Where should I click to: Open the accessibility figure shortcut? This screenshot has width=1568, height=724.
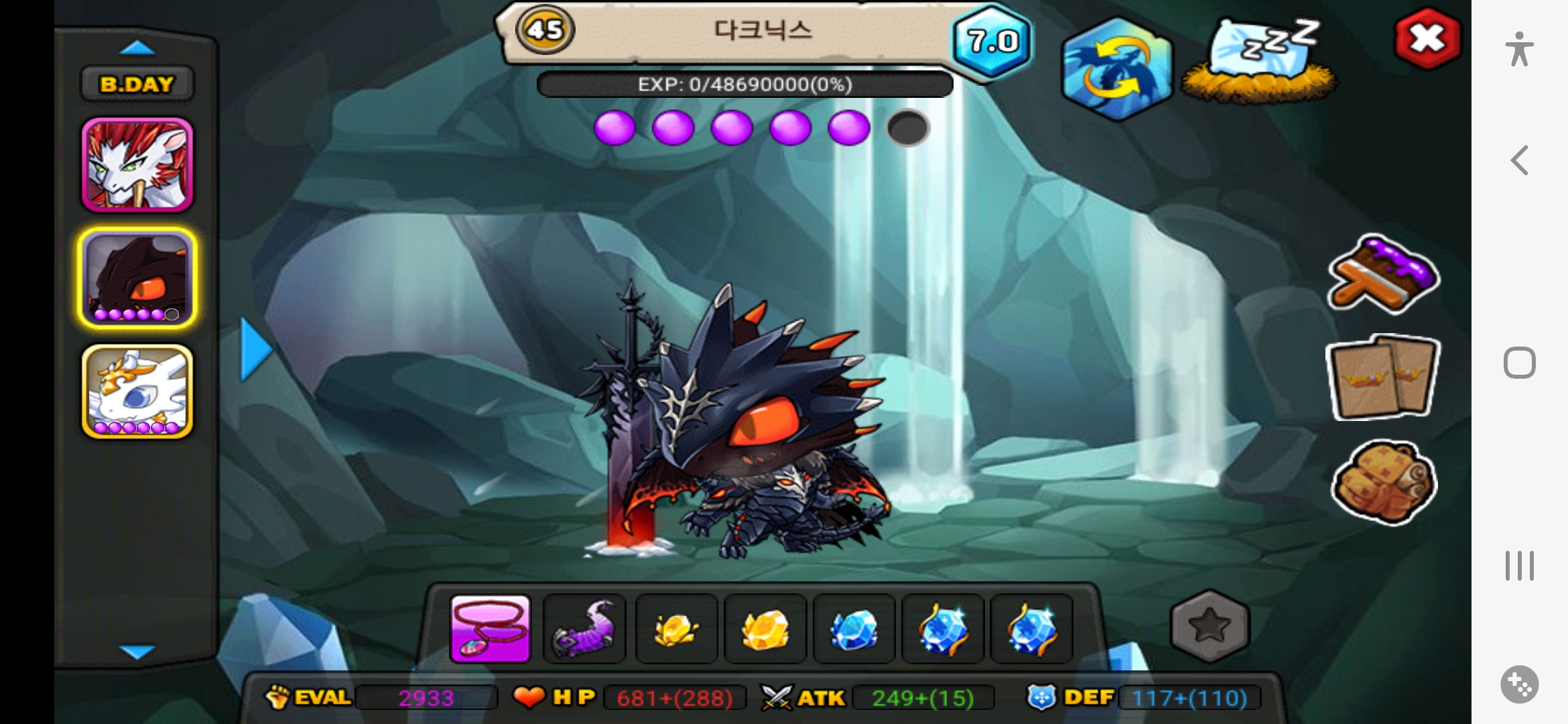pyautogui.click(x=1520, y=49)
